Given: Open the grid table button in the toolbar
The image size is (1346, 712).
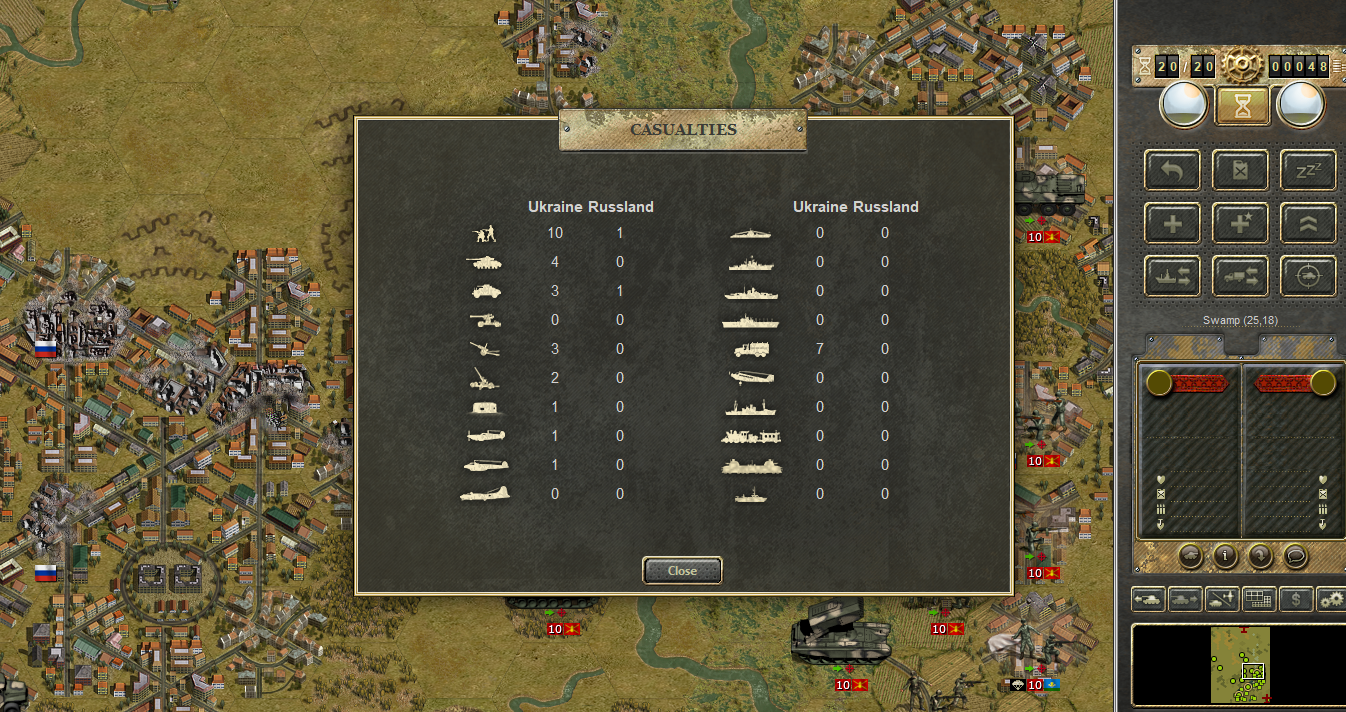Looking at the screenshot, I should click(1258, 599).
